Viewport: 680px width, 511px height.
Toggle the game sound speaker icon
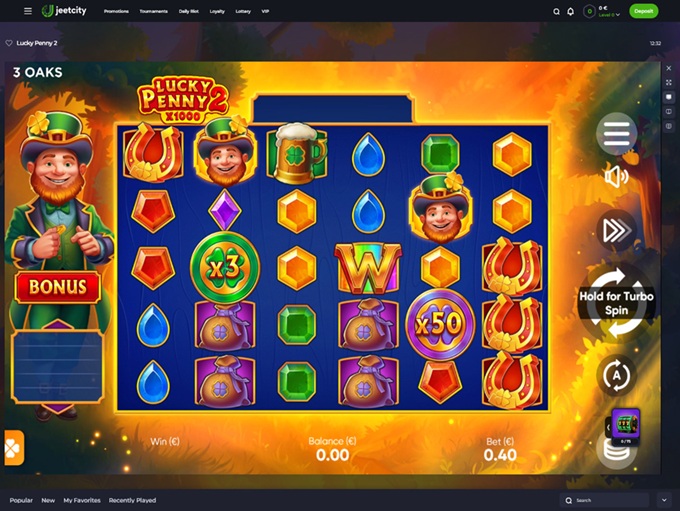(x=616, y=177)
